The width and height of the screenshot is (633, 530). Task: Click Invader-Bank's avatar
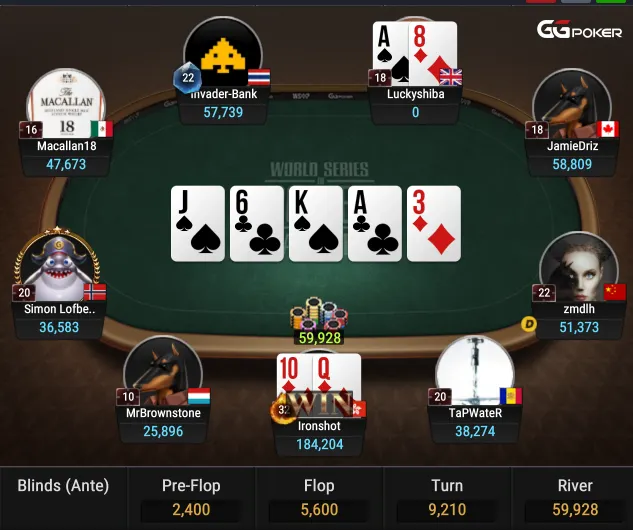click(x=223, y=55)
